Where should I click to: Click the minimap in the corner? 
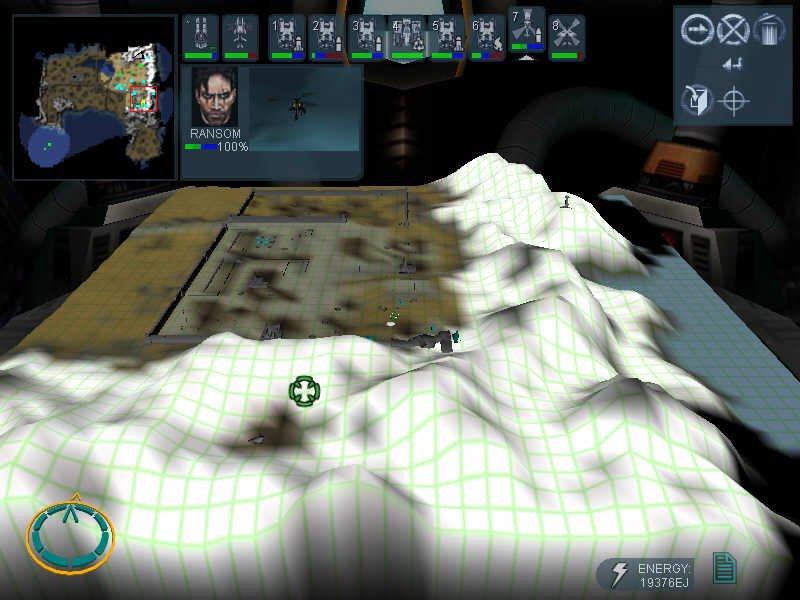95,96
